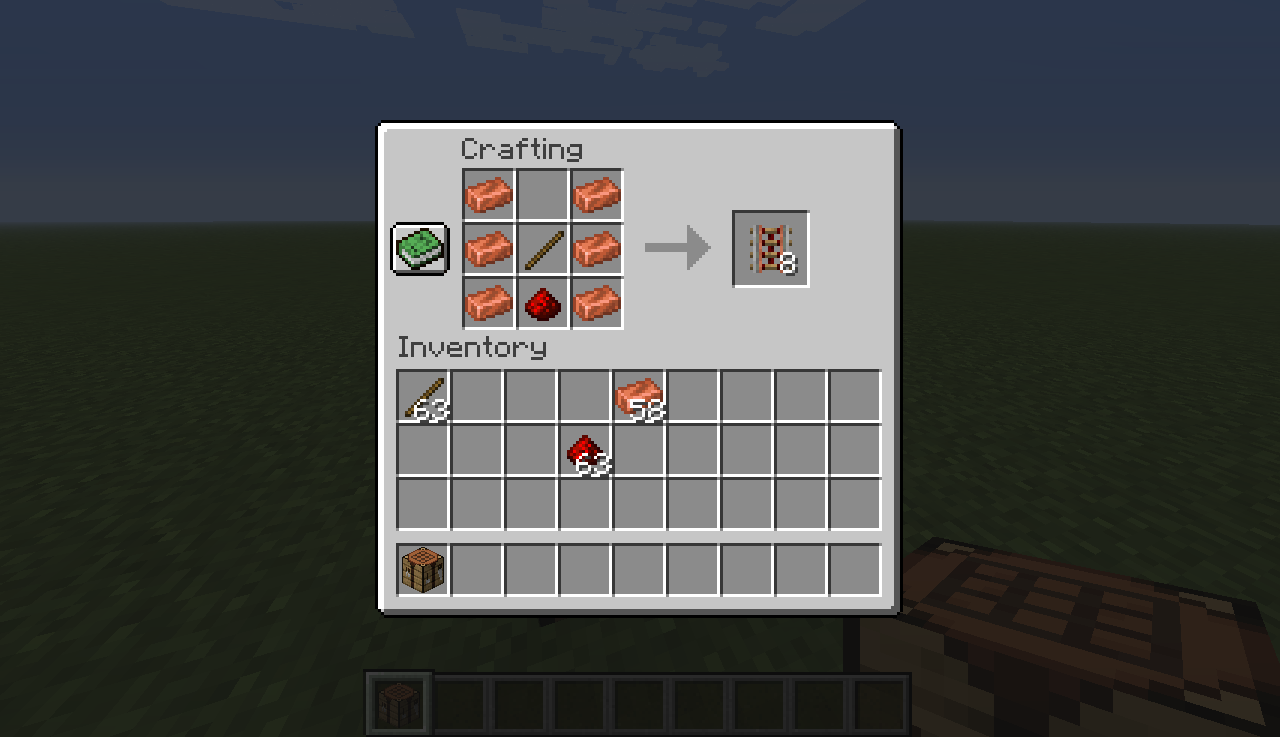Pick up the 58 copper ingots in inventory
The height and width of the screenshot is (737, 1280).
[638, 395]
